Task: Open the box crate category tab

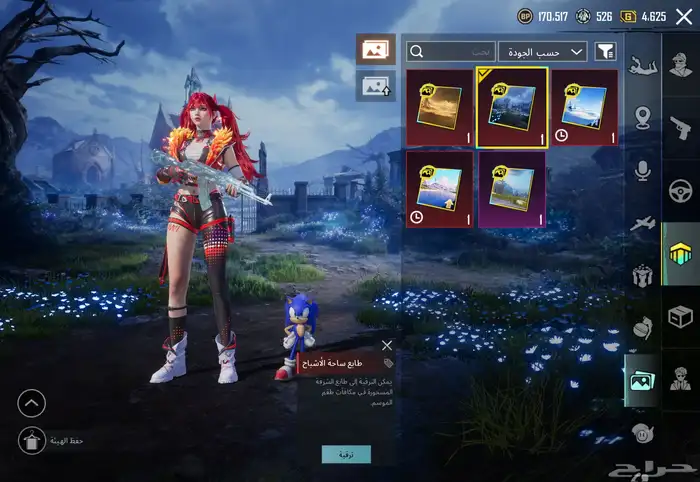Action: 681,317
